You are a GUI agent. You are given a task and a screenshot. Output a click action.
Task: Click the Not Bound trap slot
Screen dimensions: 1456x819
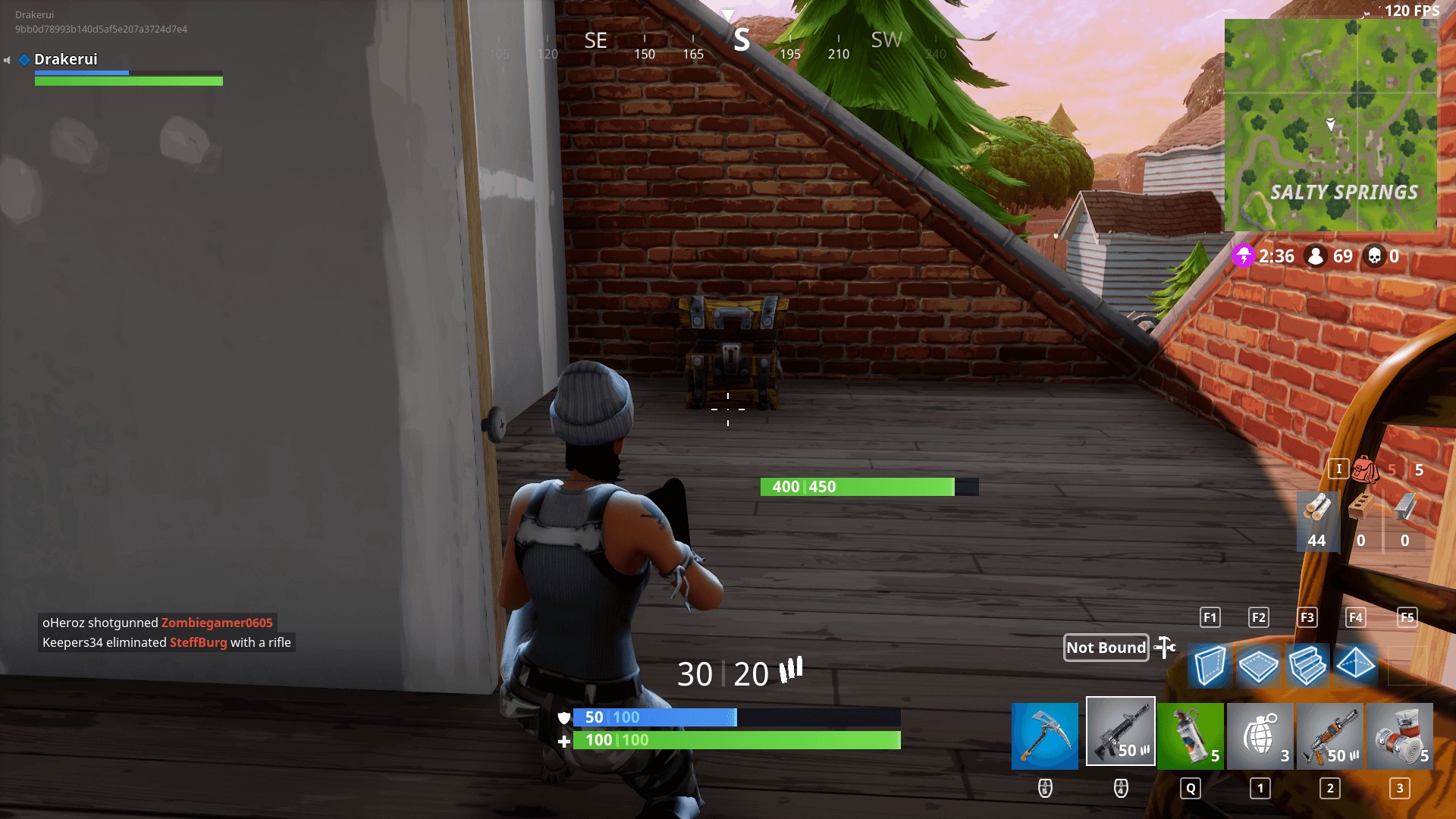[x=1106, y=648]
